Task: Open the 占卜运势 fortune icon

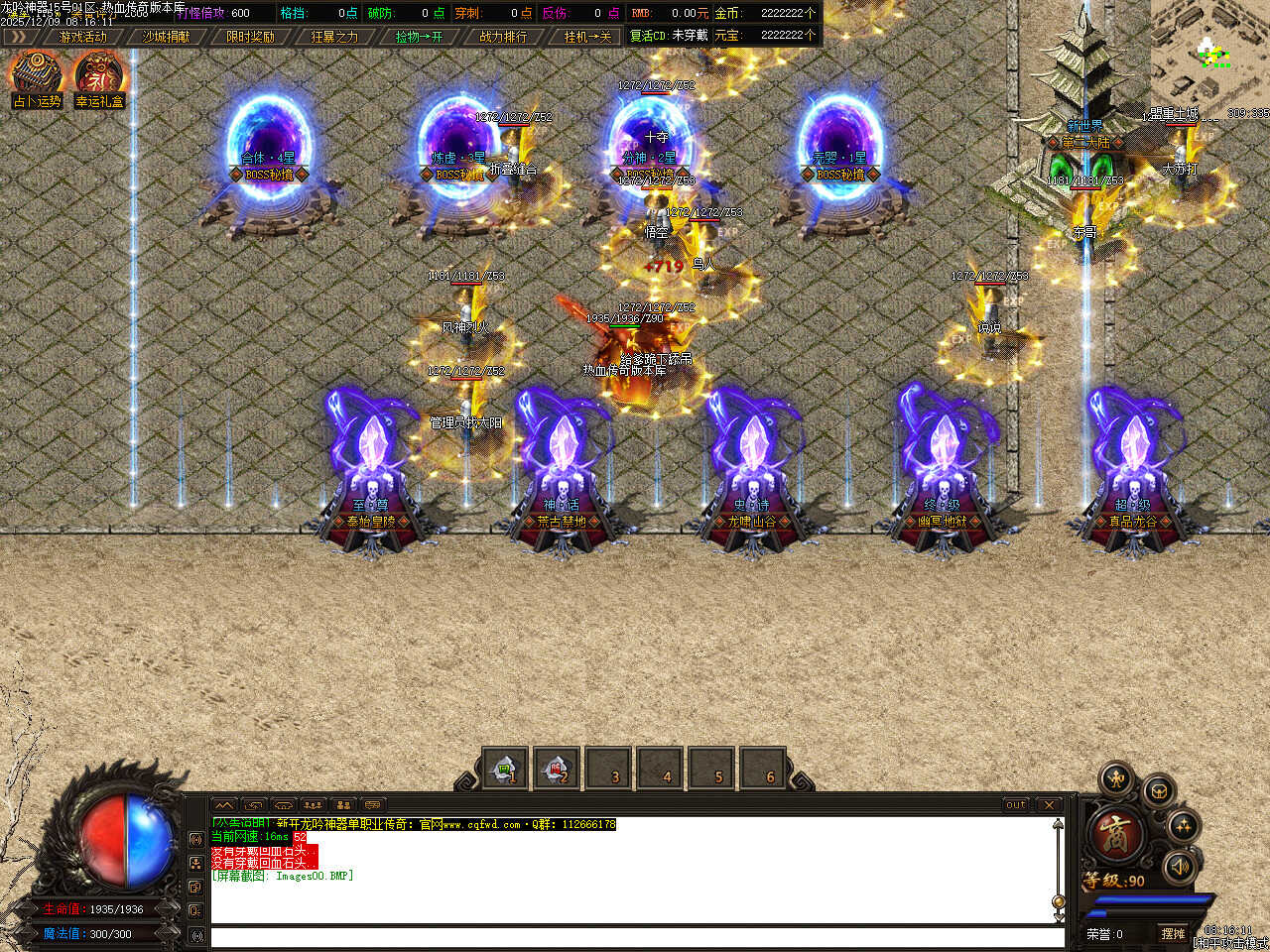Action: [37, 78]
